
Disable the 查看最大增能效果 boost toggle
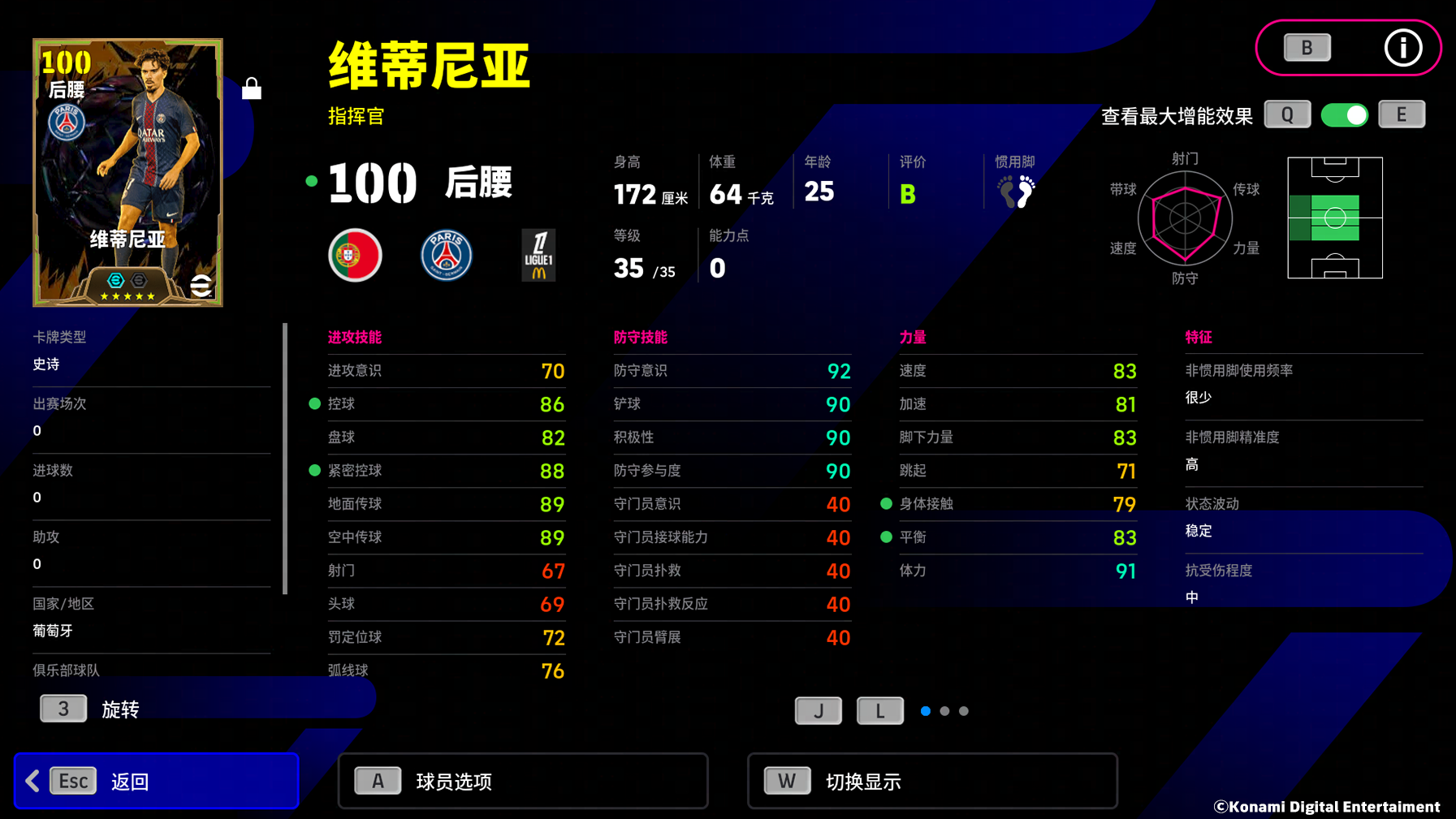click(x=1344, y=114)
